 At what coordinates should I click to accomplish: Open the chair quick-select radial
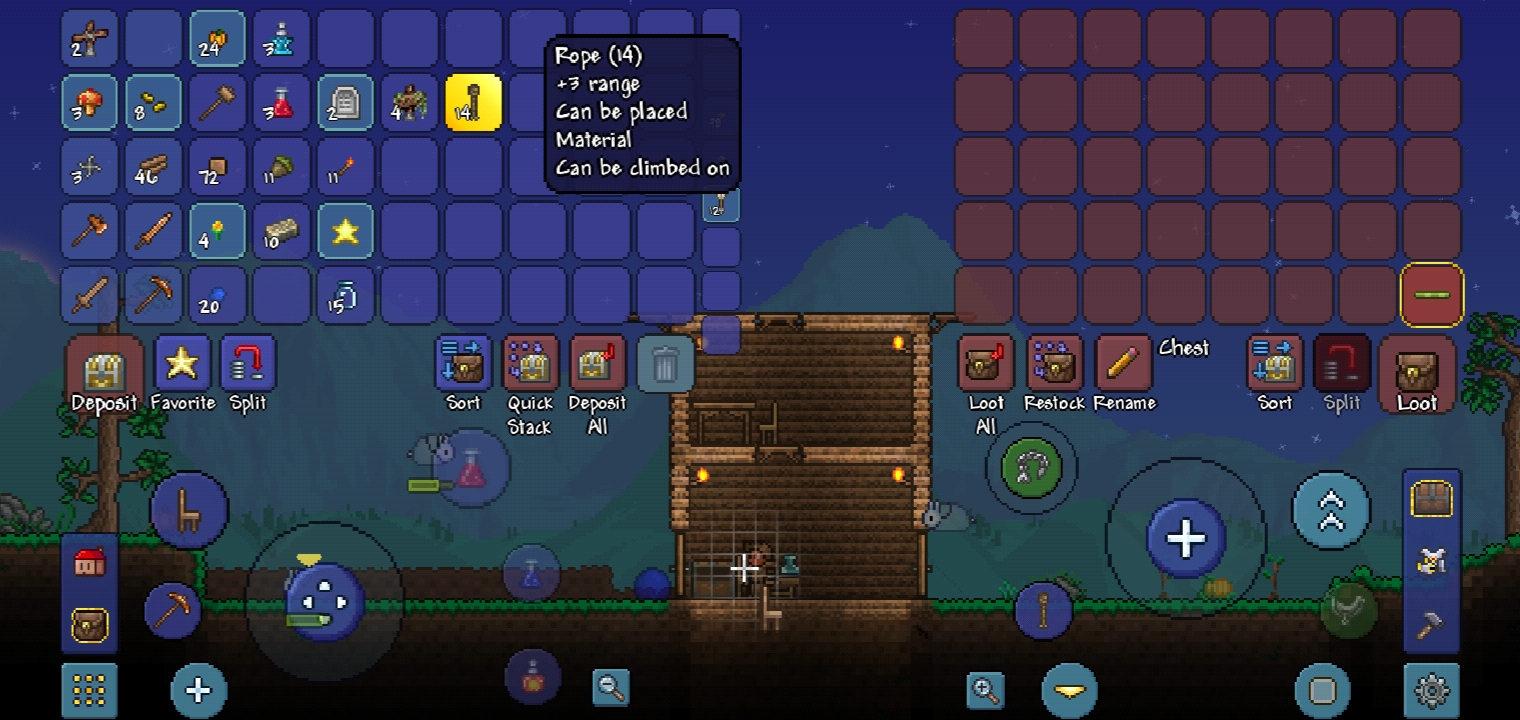coord(188,510)
